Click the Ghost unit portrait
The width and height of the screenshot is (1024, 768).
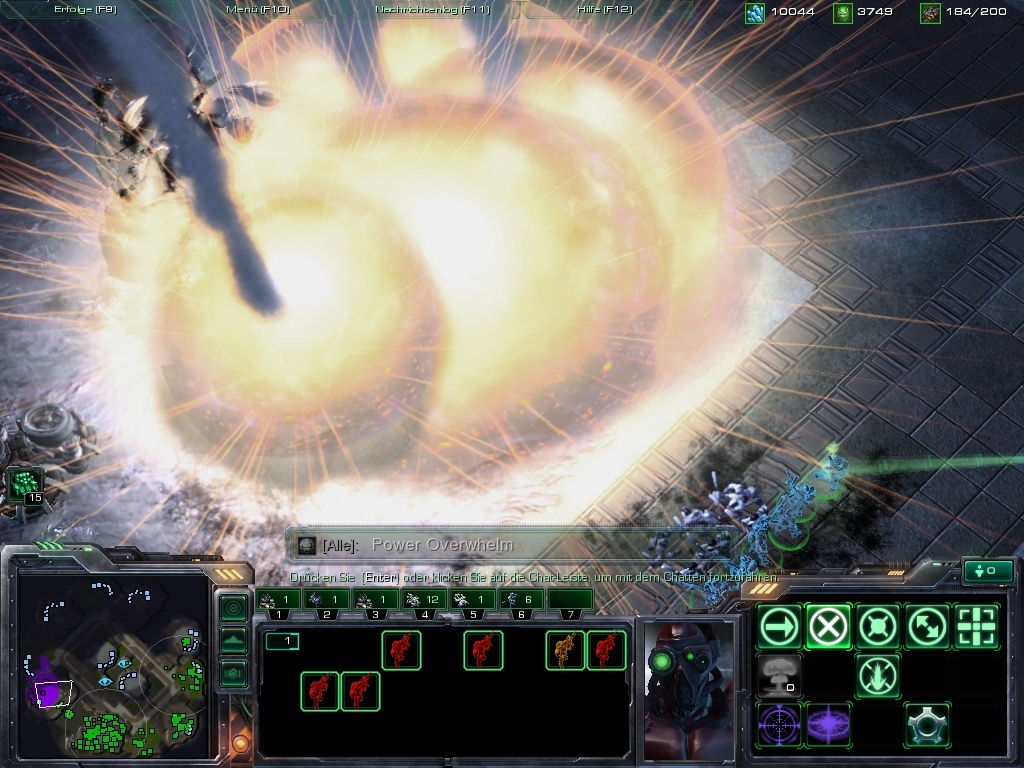pyautogui.click(x=688, y=688)
